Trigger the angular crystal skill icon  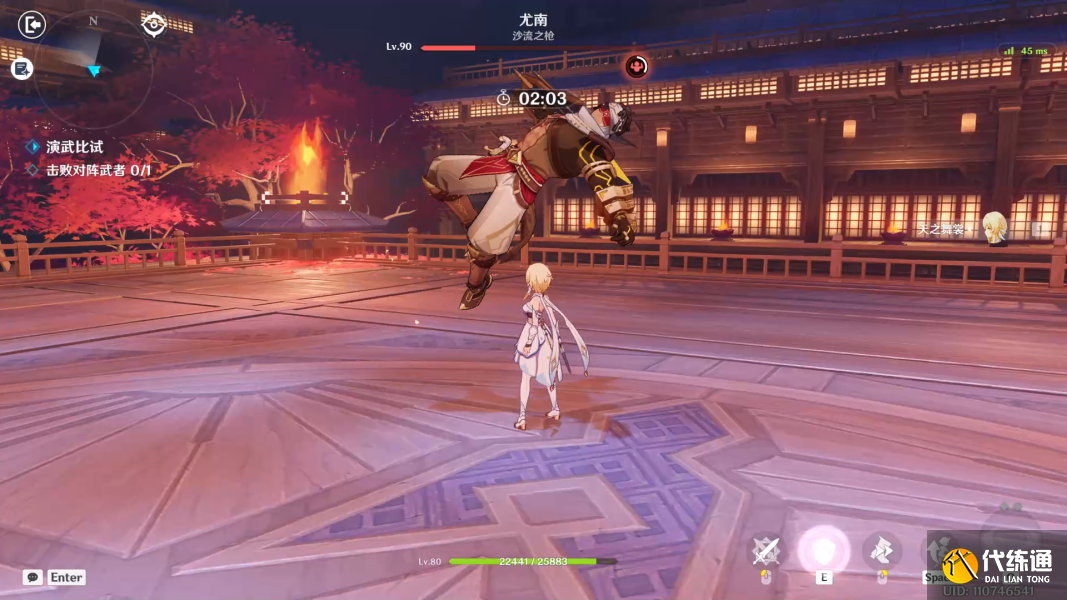point(881,549)
